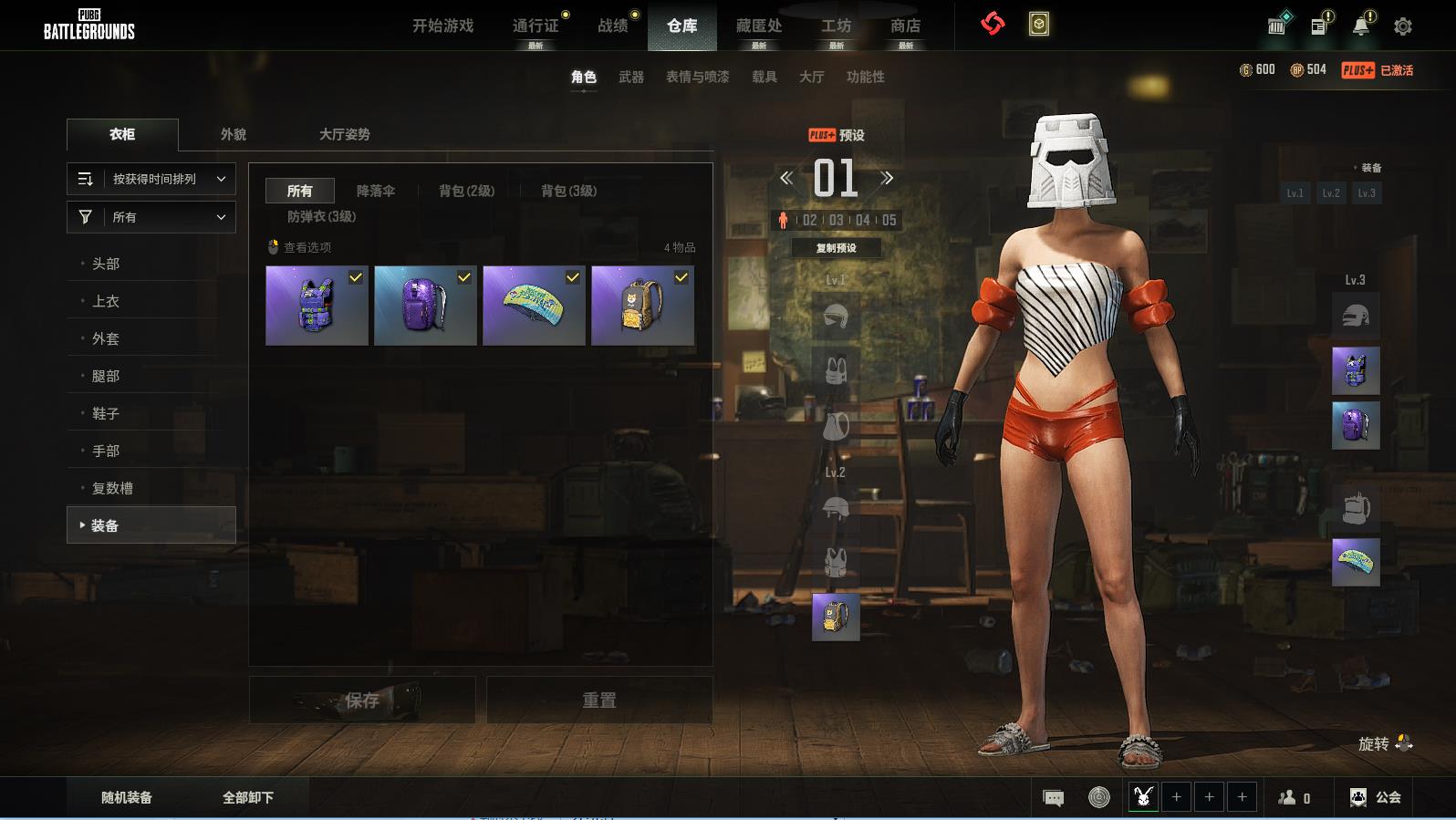Click the 全部卸下 unequip all button
1456x820 pixels.
(x=248, y=797)
